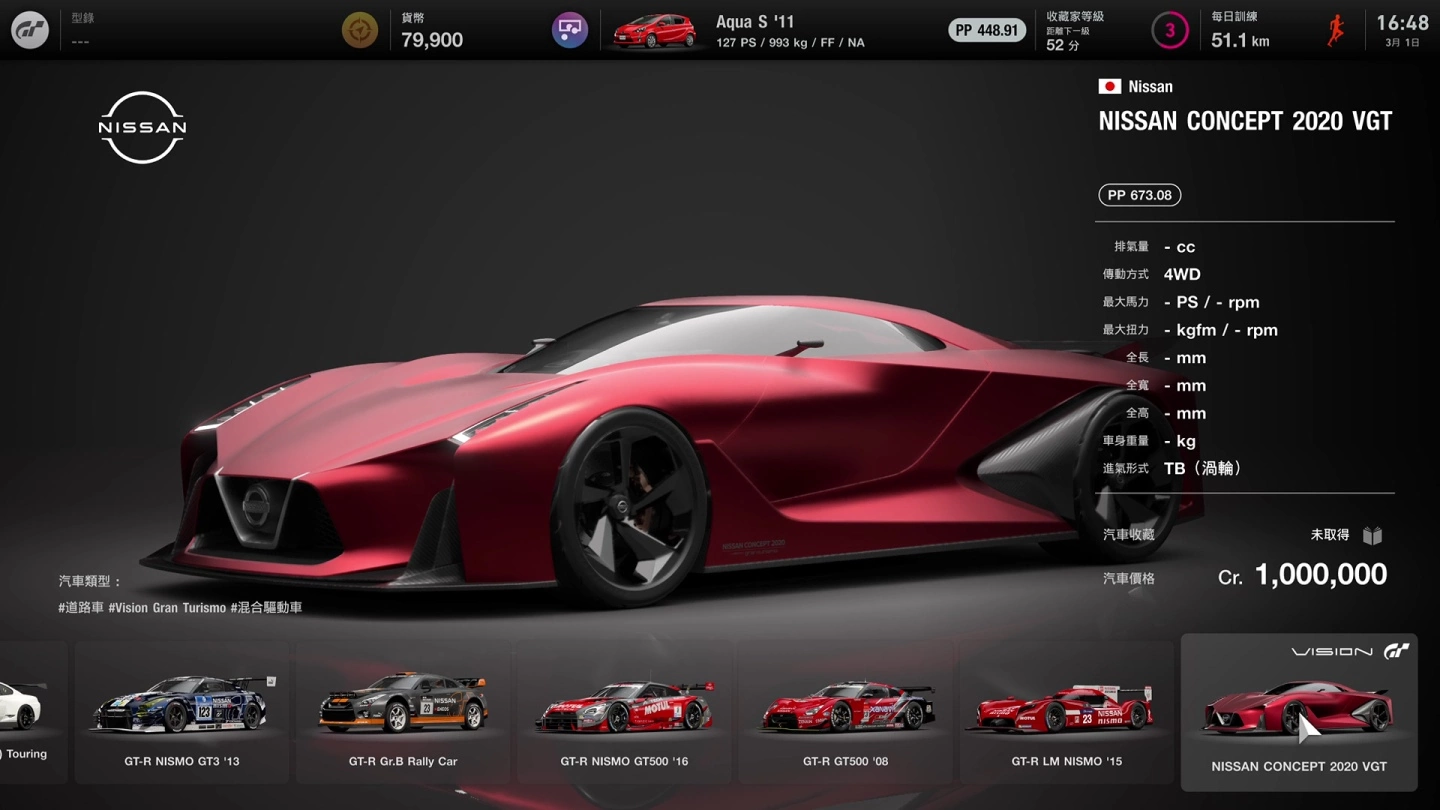
Task: Pick the GT-R NISMO GT500 '16 tile
Action: click(624, 712)
